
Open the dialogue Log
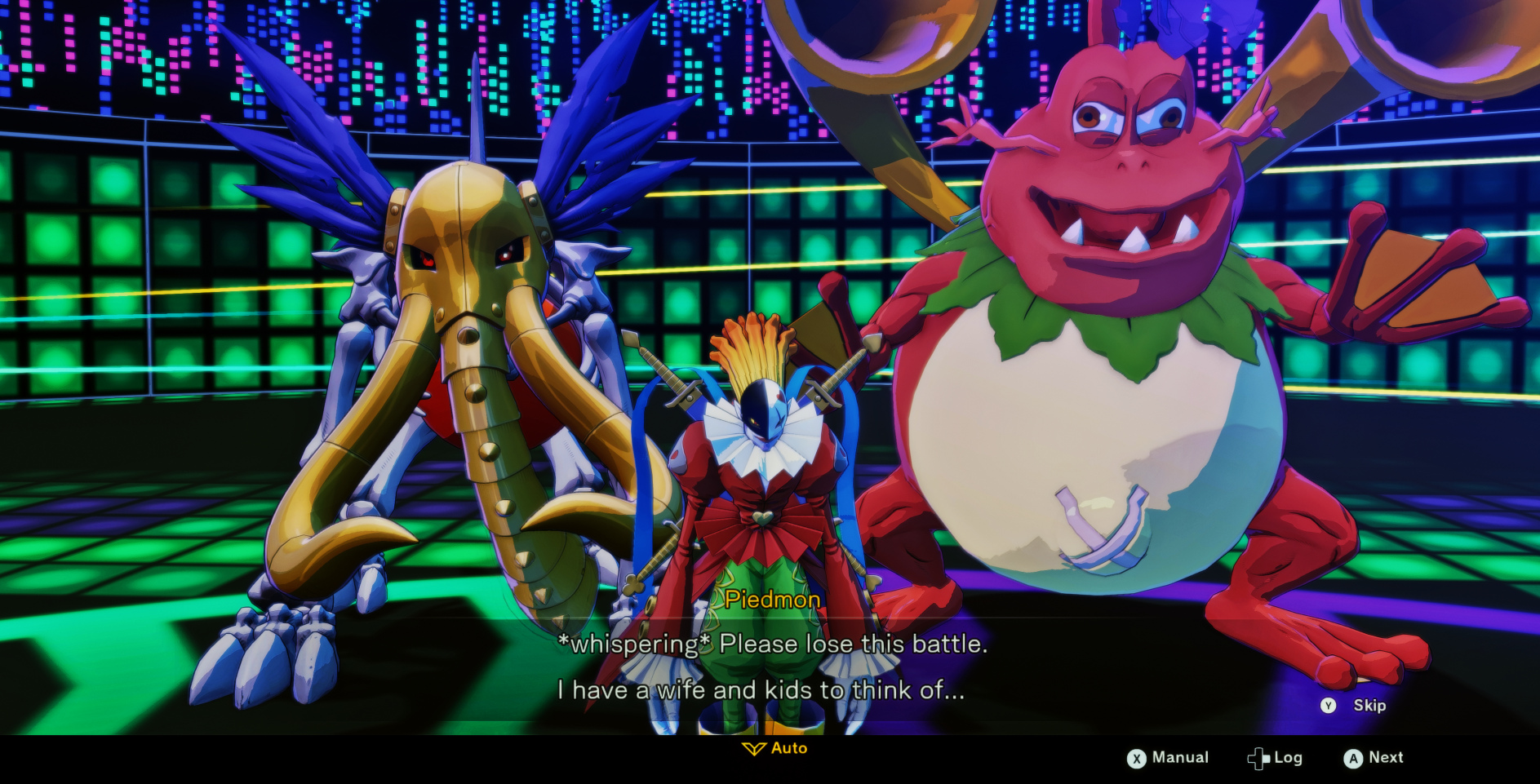click(1276, 758)
